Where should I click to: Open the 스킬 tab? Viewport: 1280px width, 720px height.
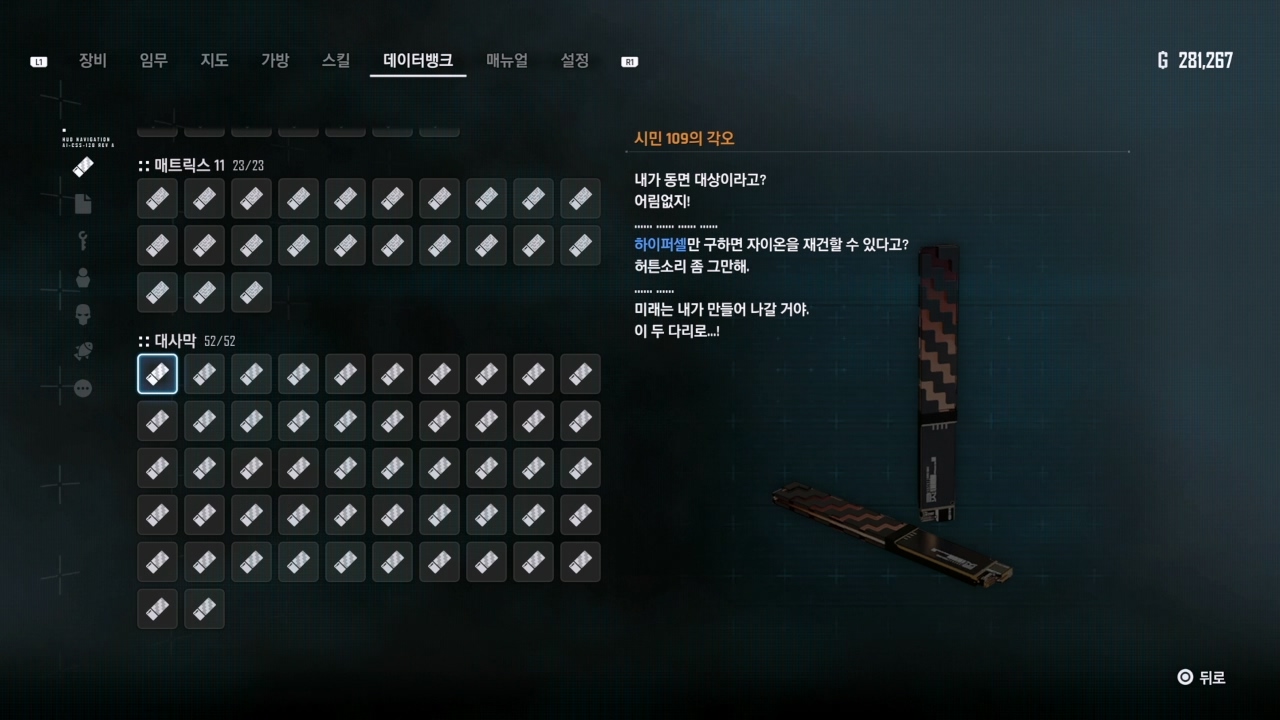(336, 60)
